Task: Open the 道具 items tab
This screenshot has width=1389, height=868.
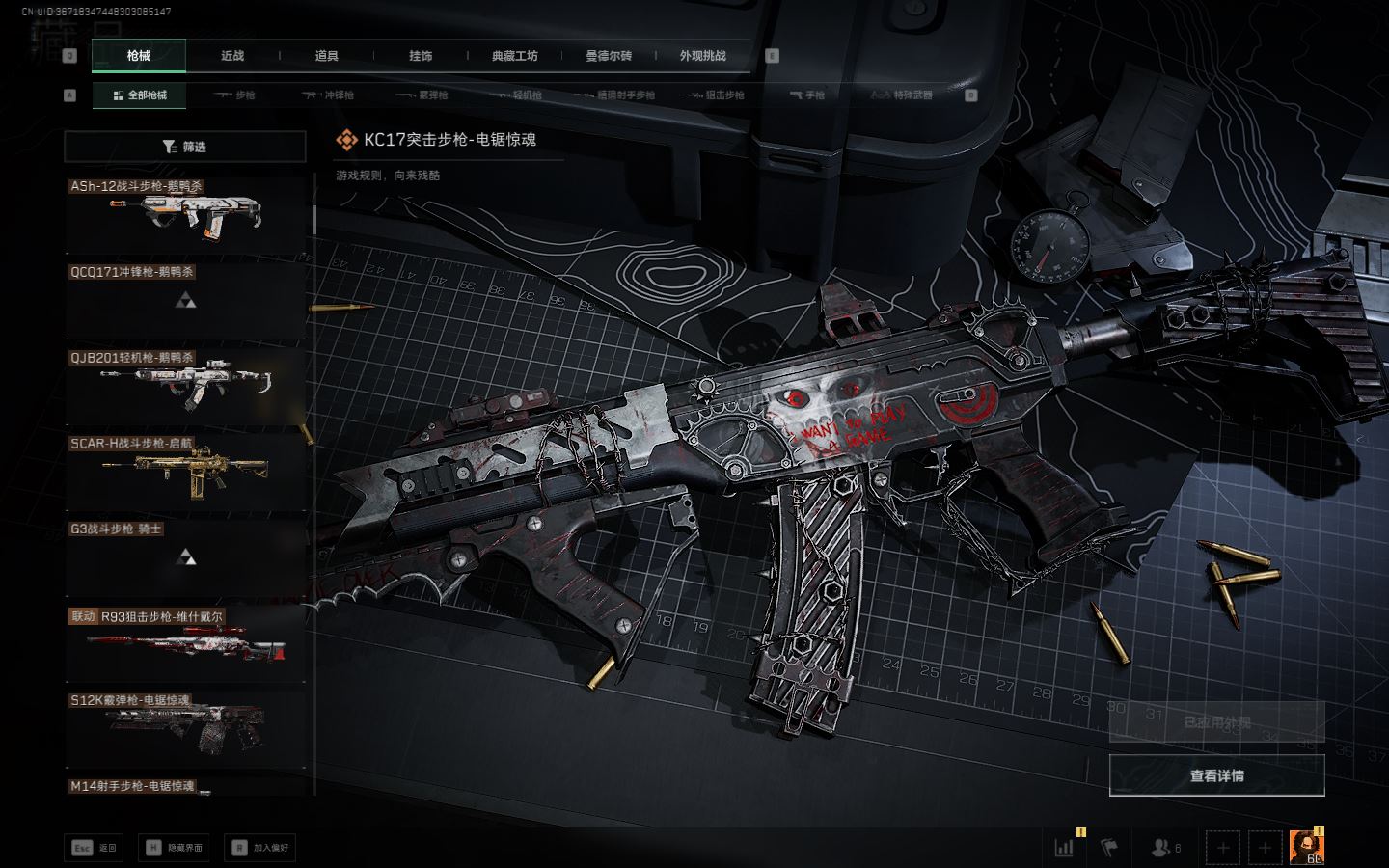Action: 327,56
